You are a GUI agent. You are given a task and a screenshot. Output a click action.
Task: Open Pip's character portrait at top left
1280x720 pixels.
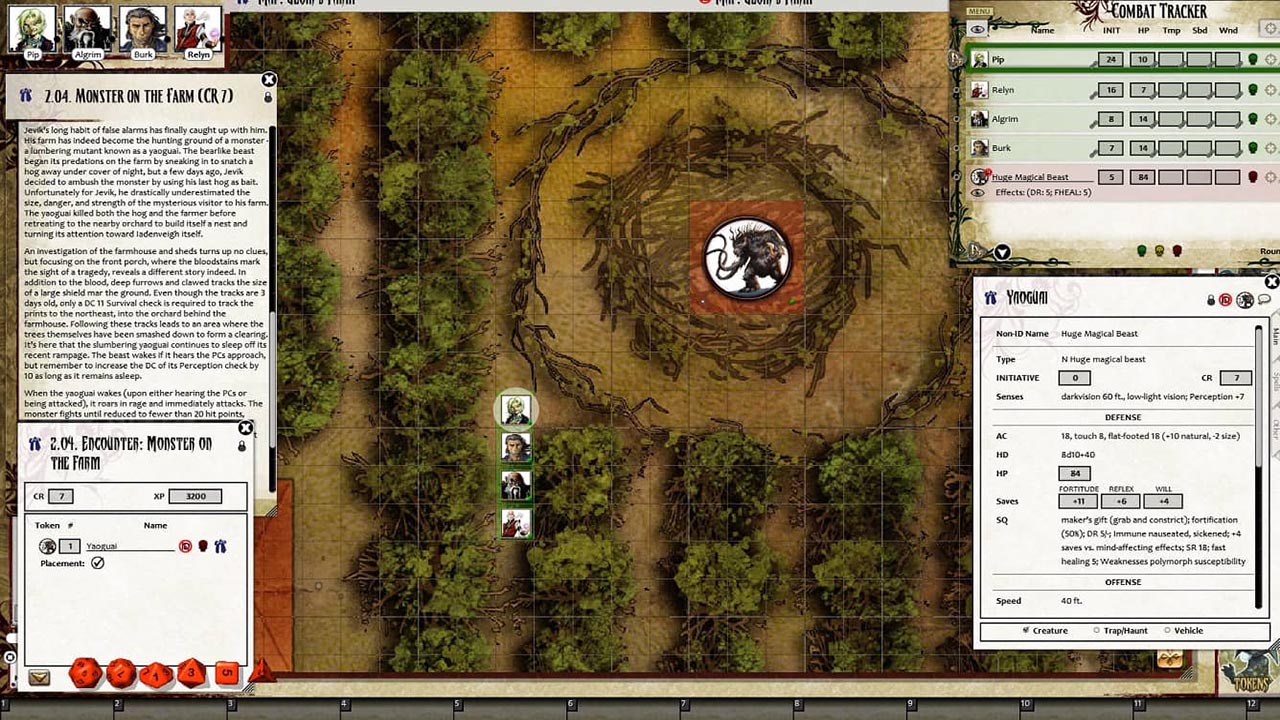31,28
